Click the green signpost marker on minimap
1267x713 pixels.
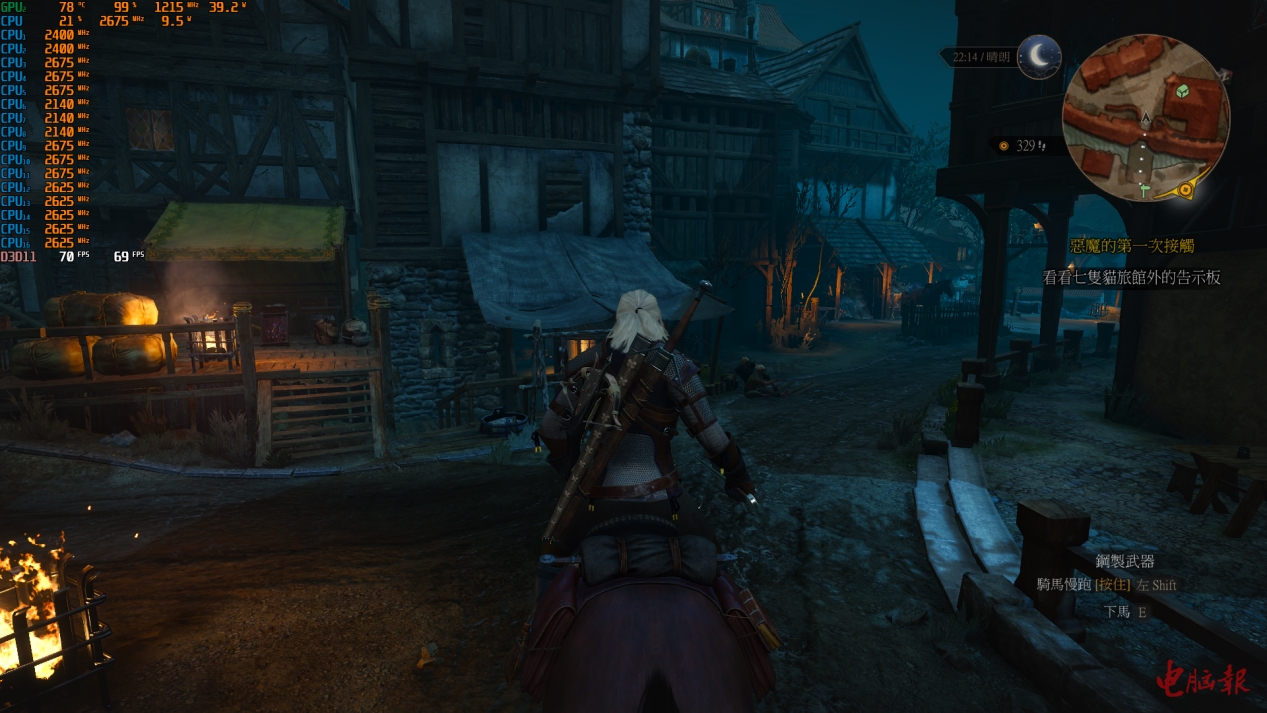pos(1144,188)
